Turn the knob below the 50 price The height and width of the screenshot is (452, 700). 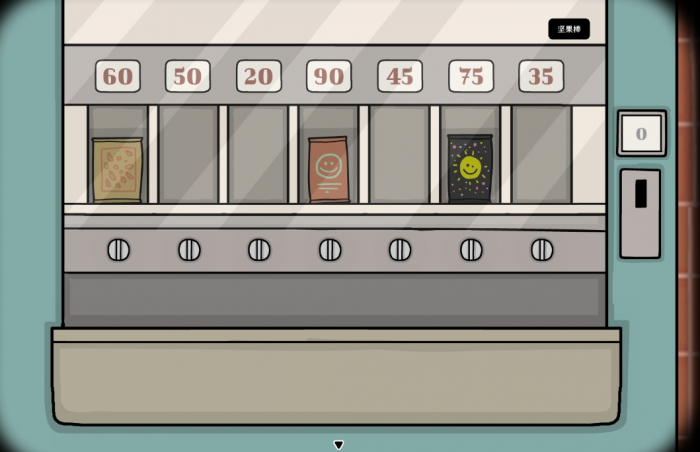[x=189, y=250]
